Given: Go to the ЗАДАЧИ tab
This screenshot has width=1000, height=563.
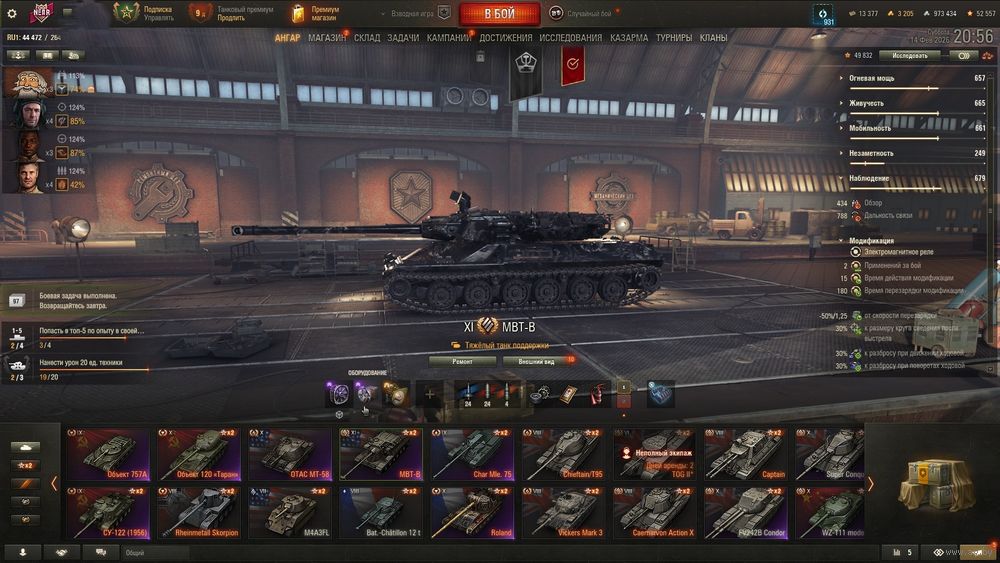Looking at the screenshot, I should (403, 38).
